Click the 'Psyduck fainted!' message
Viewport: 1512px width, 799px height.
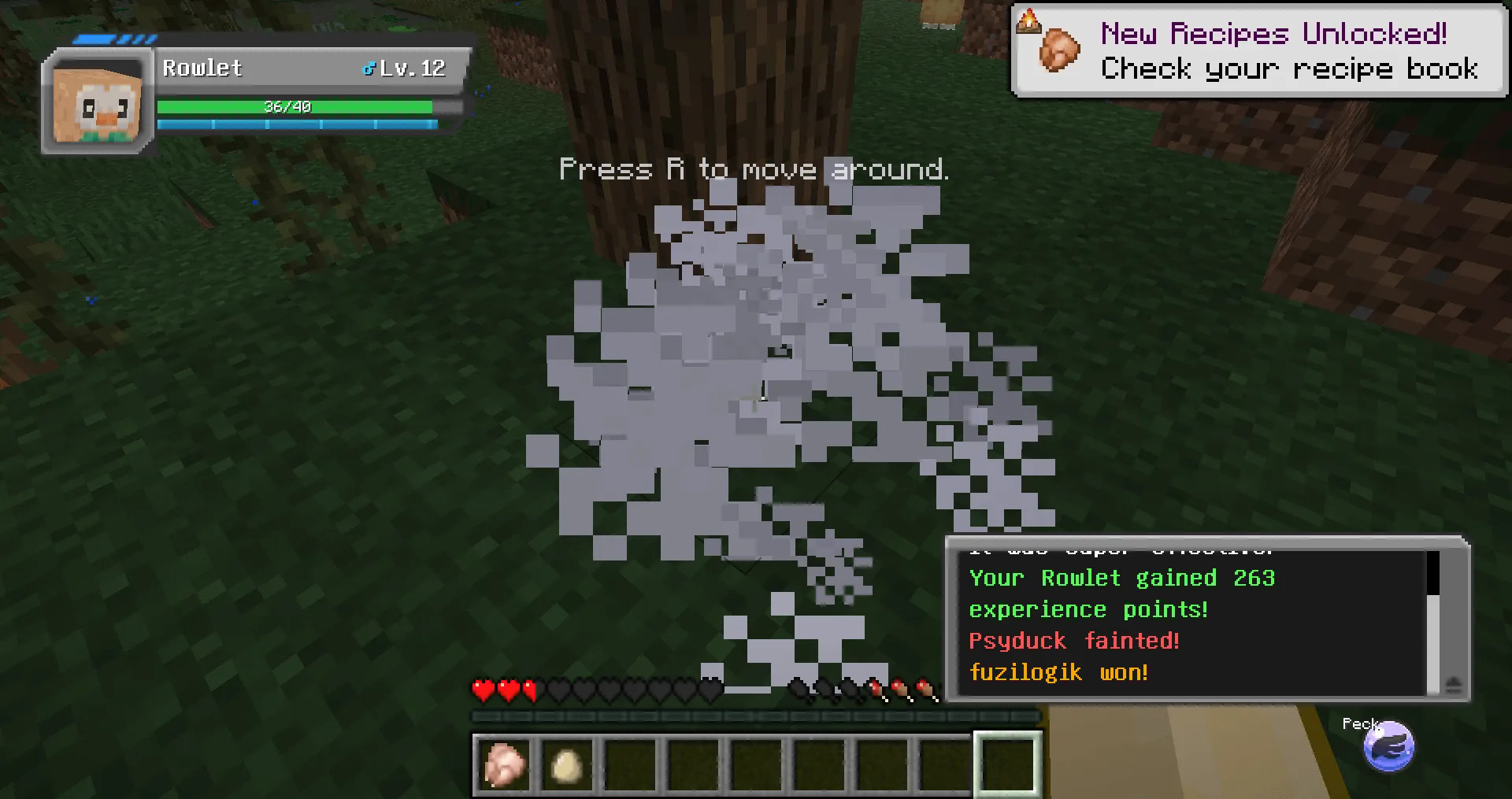[1074, 640]
